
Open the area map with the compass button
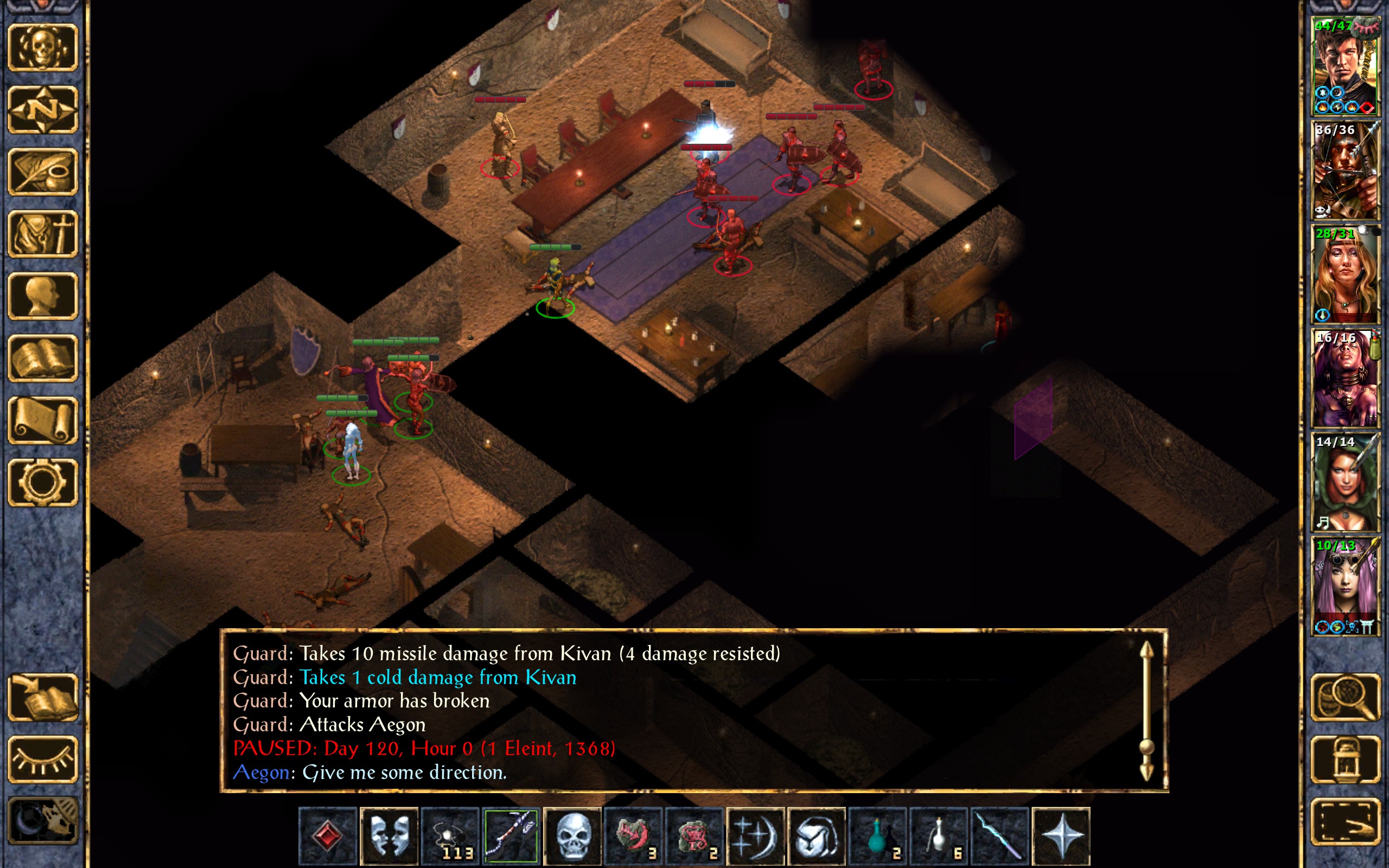[x=43, y=109]
